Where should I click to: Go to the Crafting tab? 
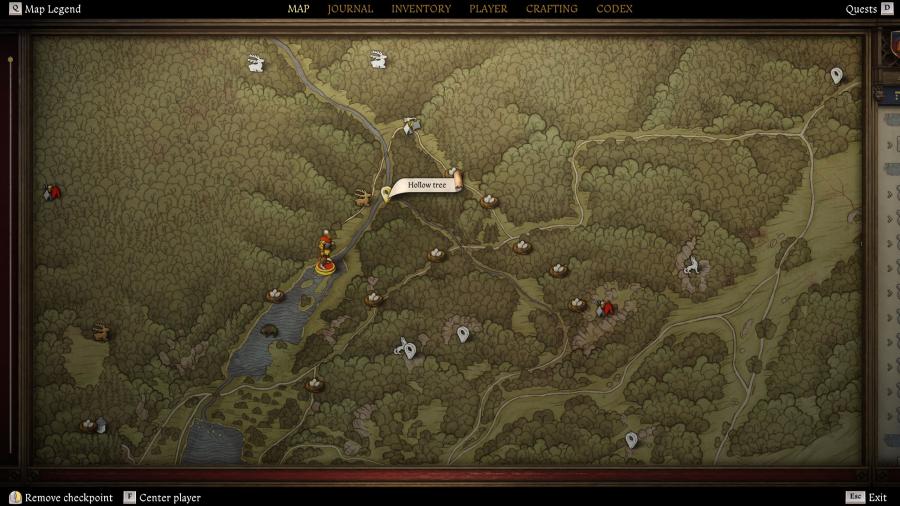(552, 9)
